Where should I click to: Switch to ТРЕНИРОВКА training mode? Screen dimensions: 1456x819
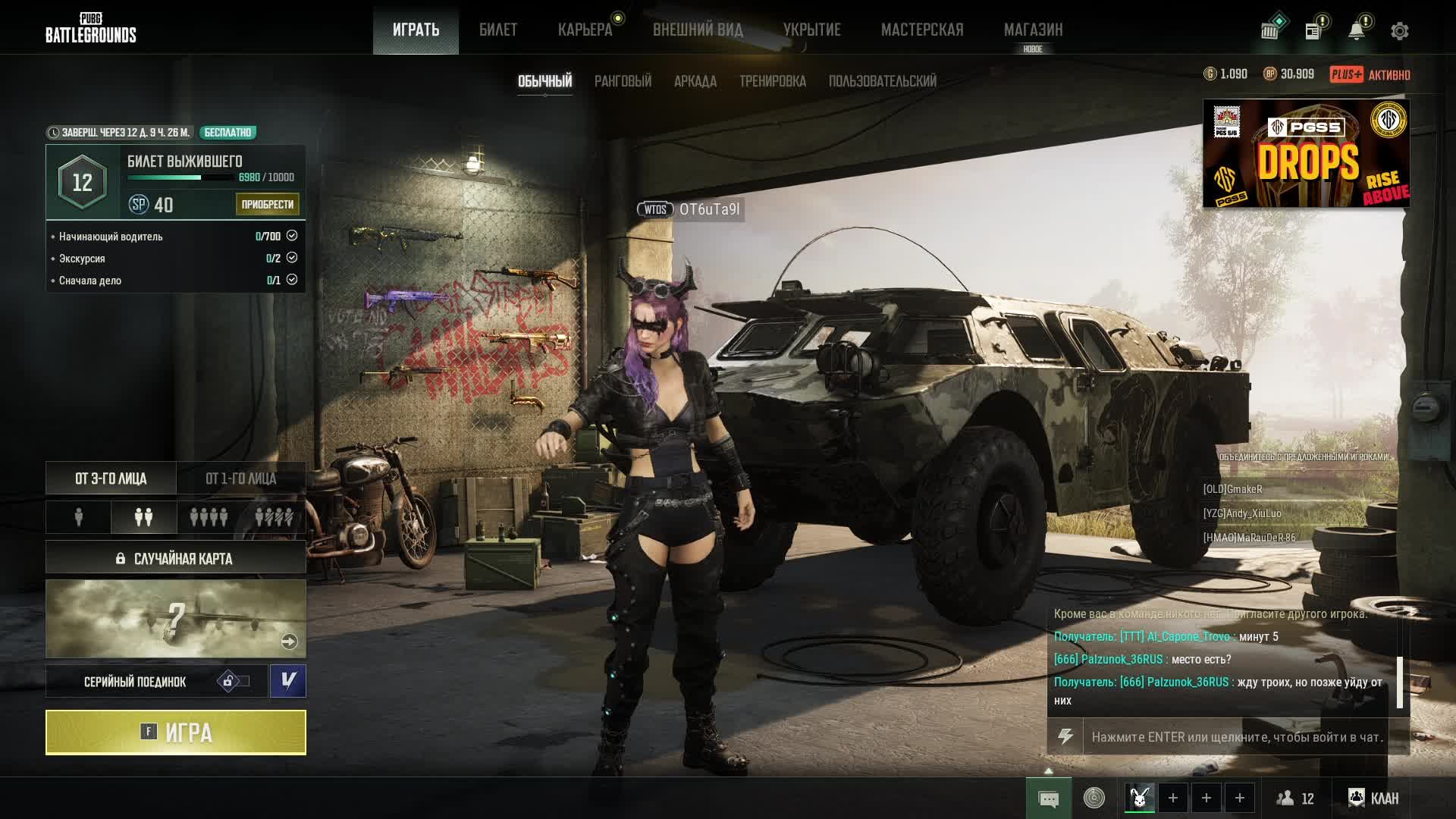[772, 81]
